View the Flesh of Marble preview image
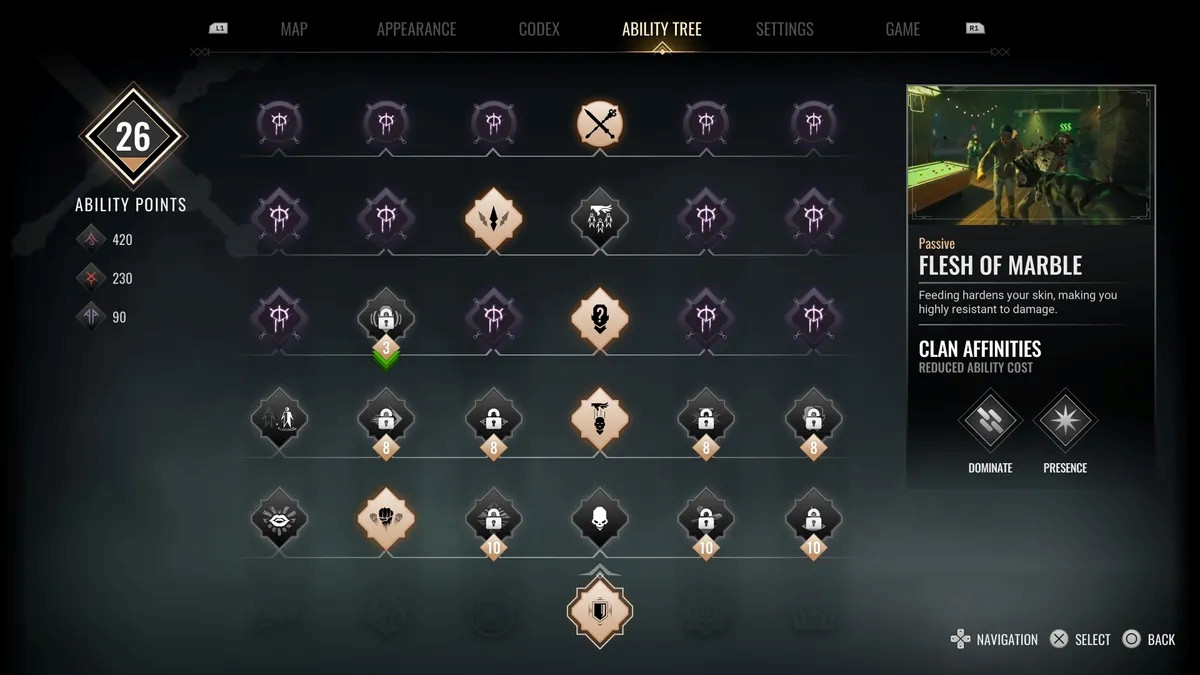 [x=1031, y=155]
